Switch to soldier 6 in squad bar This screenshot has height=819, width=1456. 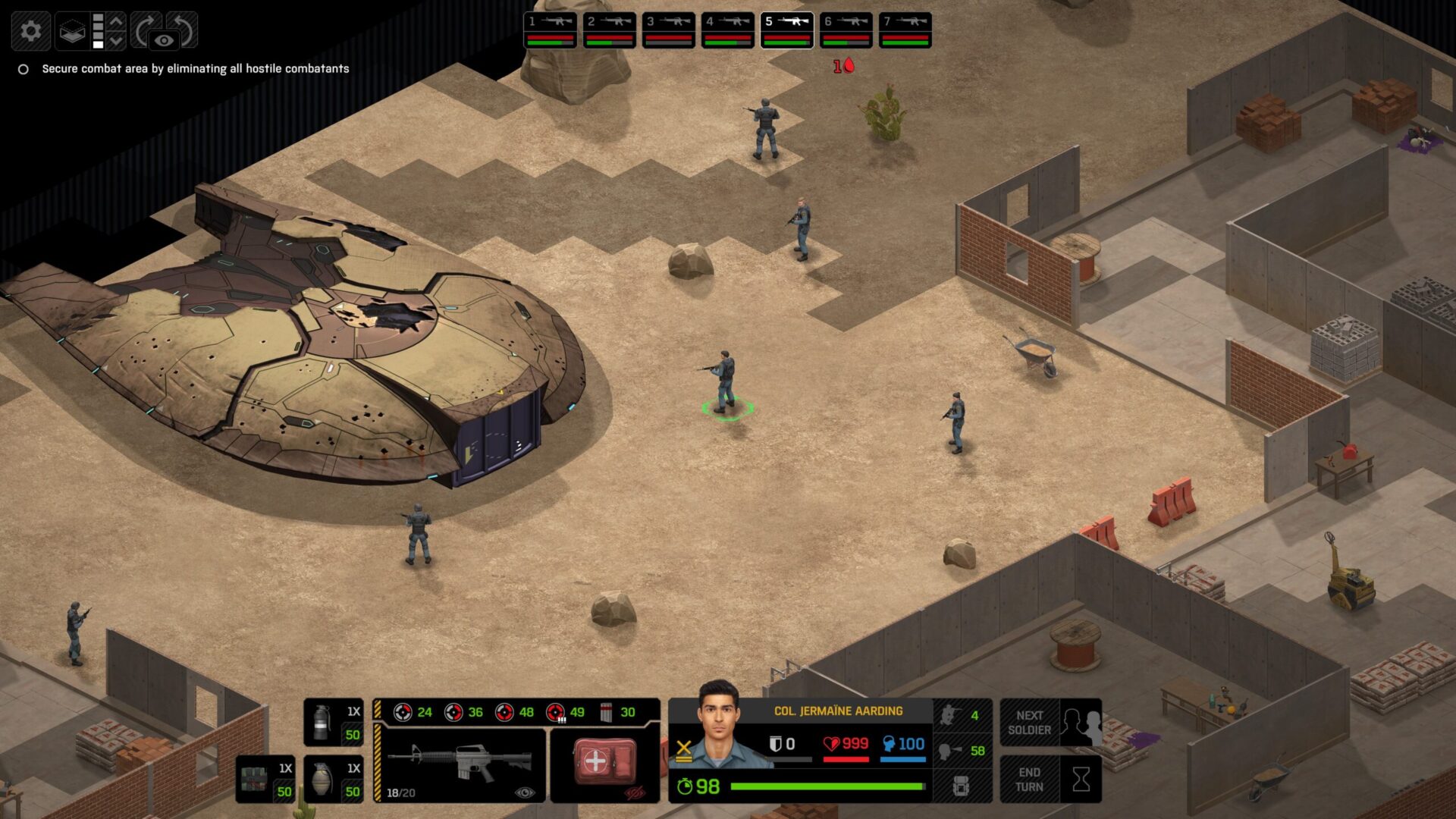coord(846,30)
